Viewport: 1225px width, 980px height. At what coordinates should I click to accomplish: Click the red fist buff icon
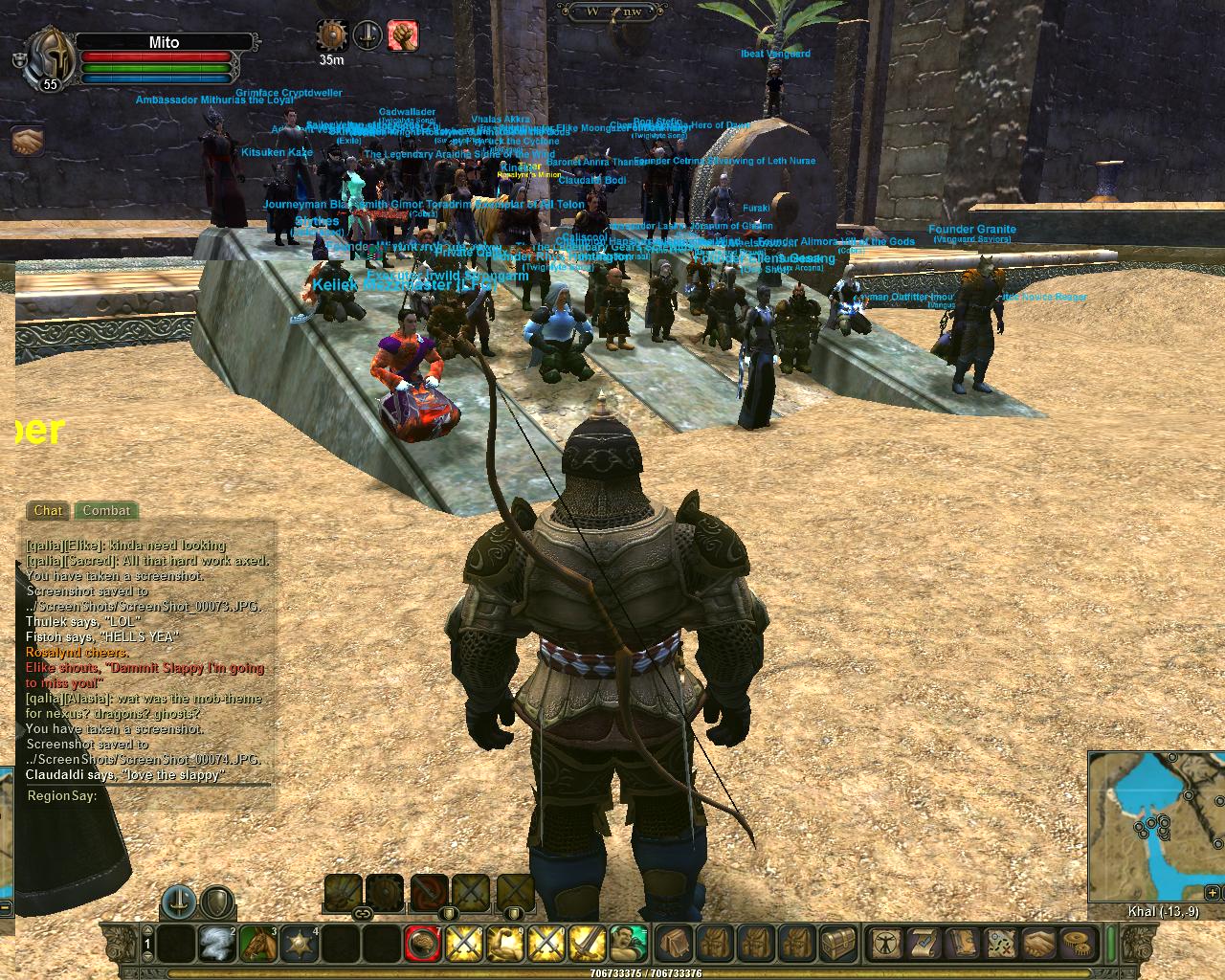(403, 35)
